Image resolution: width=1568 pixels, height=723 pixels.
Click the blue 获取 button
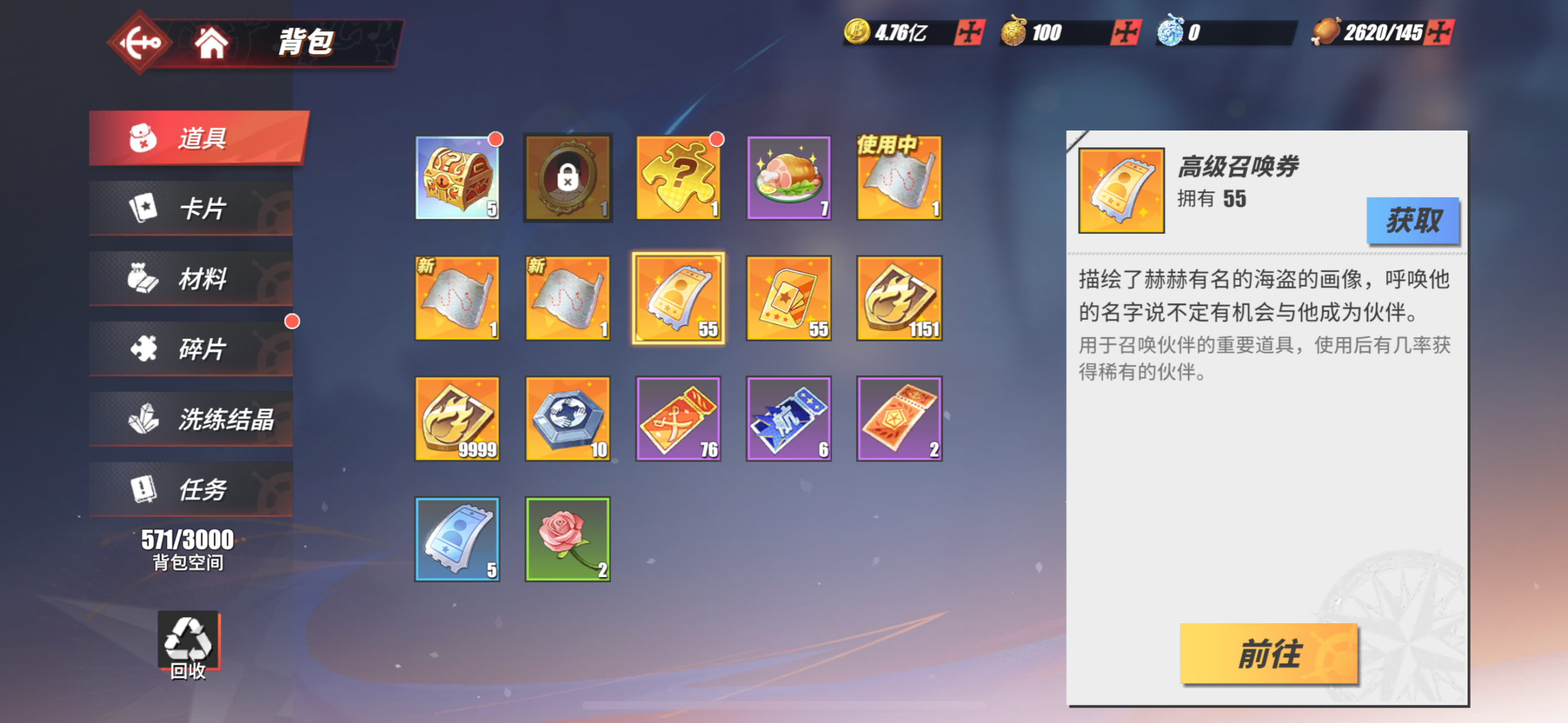pyautogui.click(x=1413, y=220)
